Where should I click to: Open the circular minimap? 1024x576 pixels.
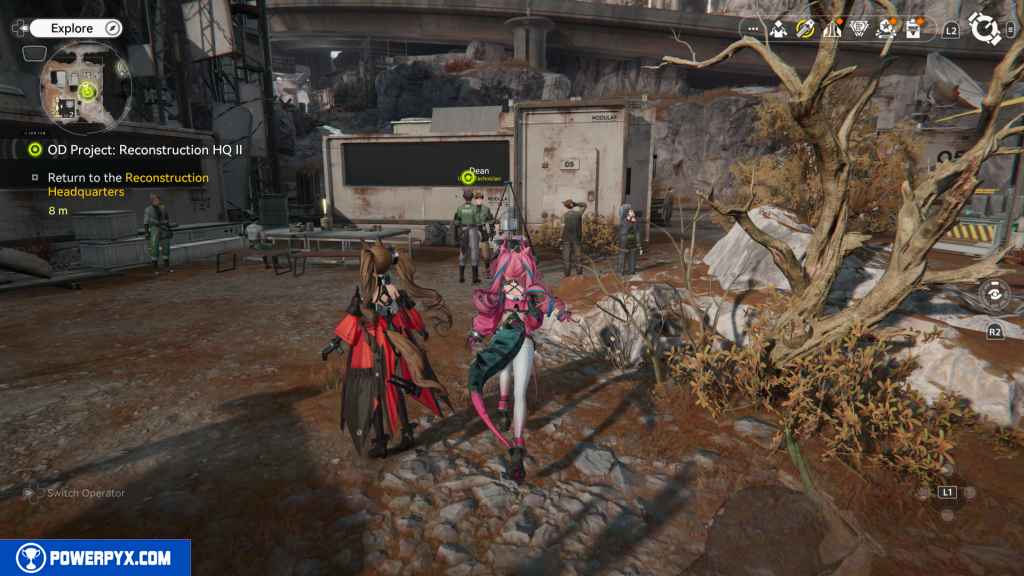(86, 88)
